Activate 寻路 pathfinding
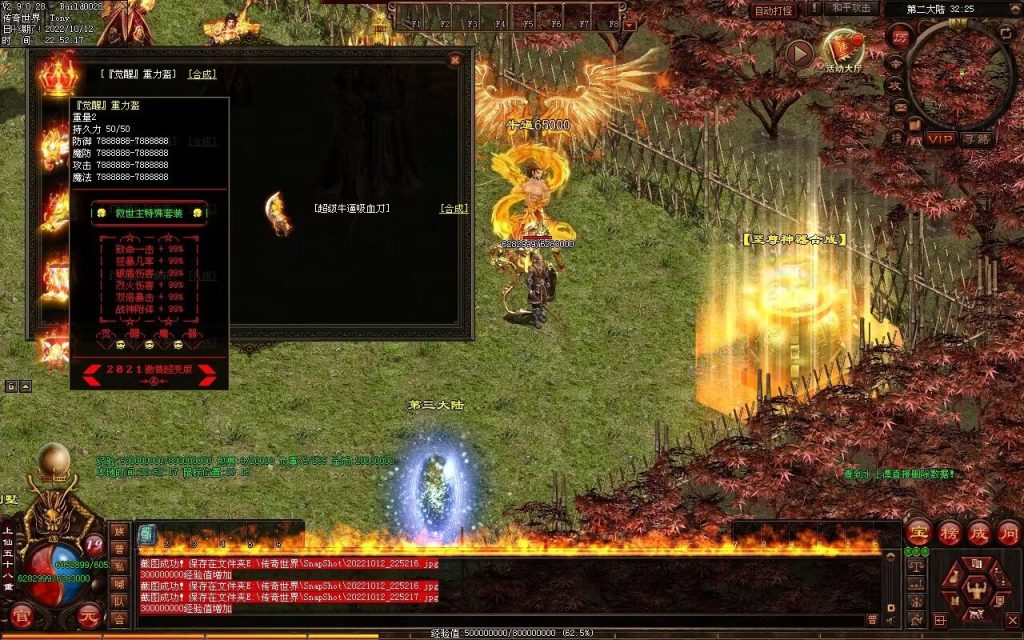1024x640 pixels. (976, 139)
